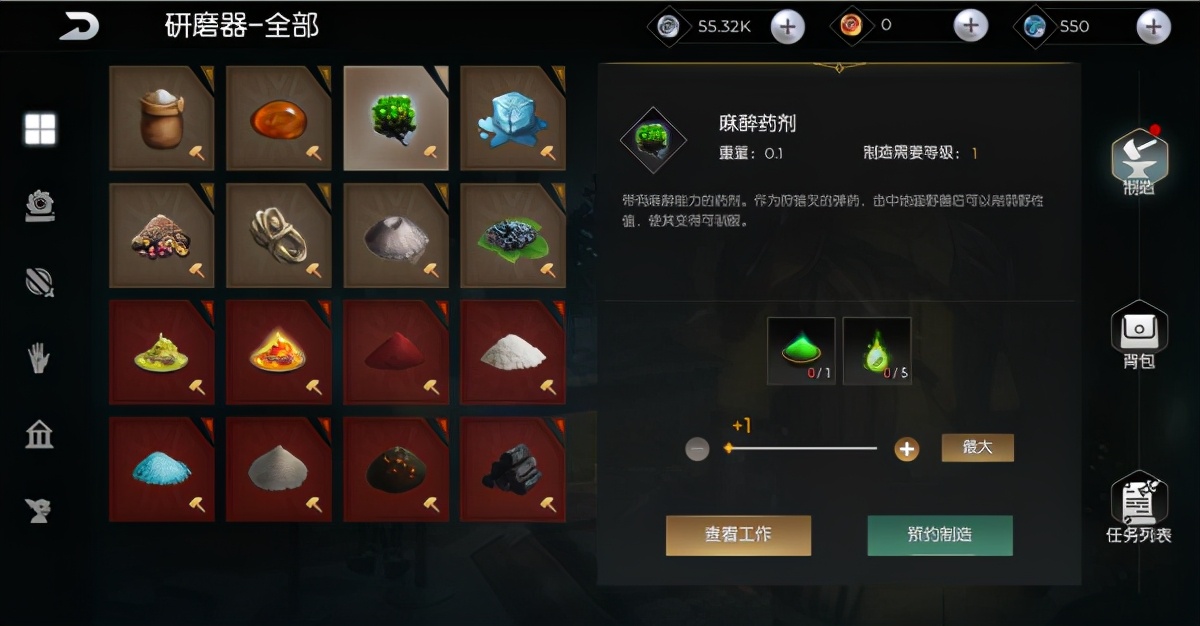Set quantity to maximum with 最大
Screen dimensions: 1200x626
(977, 448)
